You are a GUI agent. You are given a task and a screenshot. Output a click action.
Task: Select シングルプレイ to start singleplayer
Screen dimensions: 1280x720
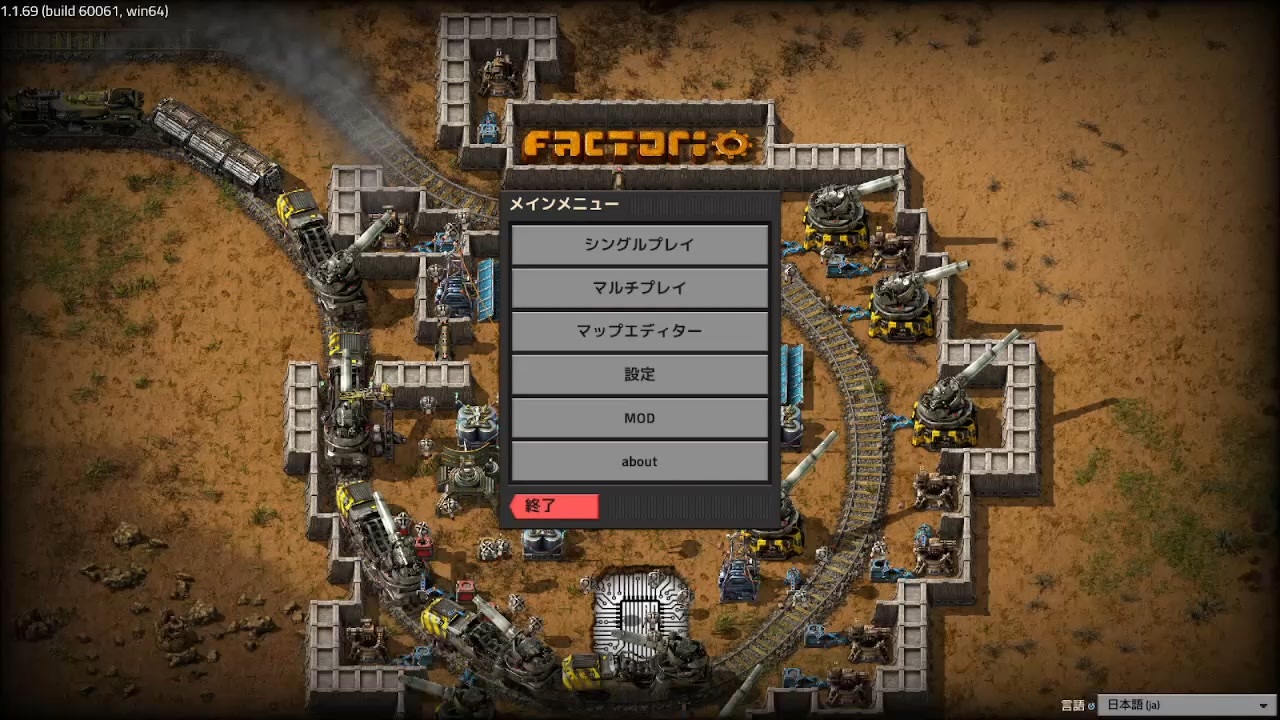pos(639,244)
